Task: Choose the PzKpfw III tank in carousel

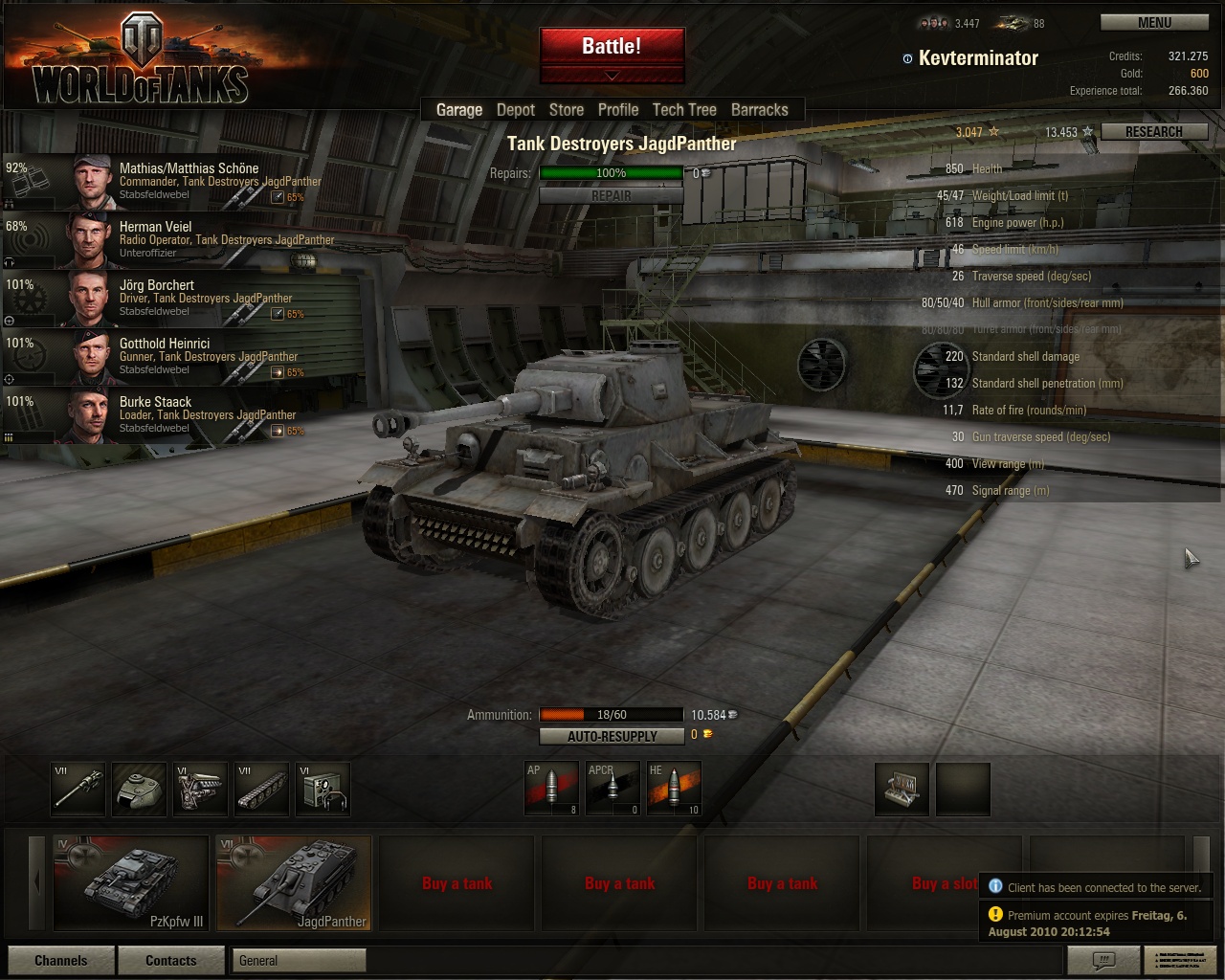Action: 131,882
